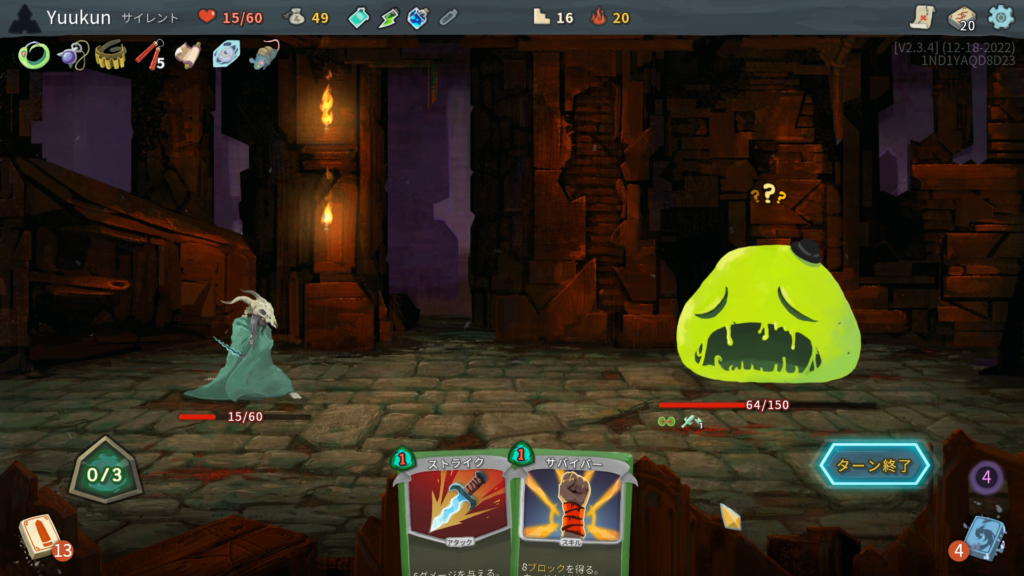Click the ターン終了 (End Turn) button

875,465
